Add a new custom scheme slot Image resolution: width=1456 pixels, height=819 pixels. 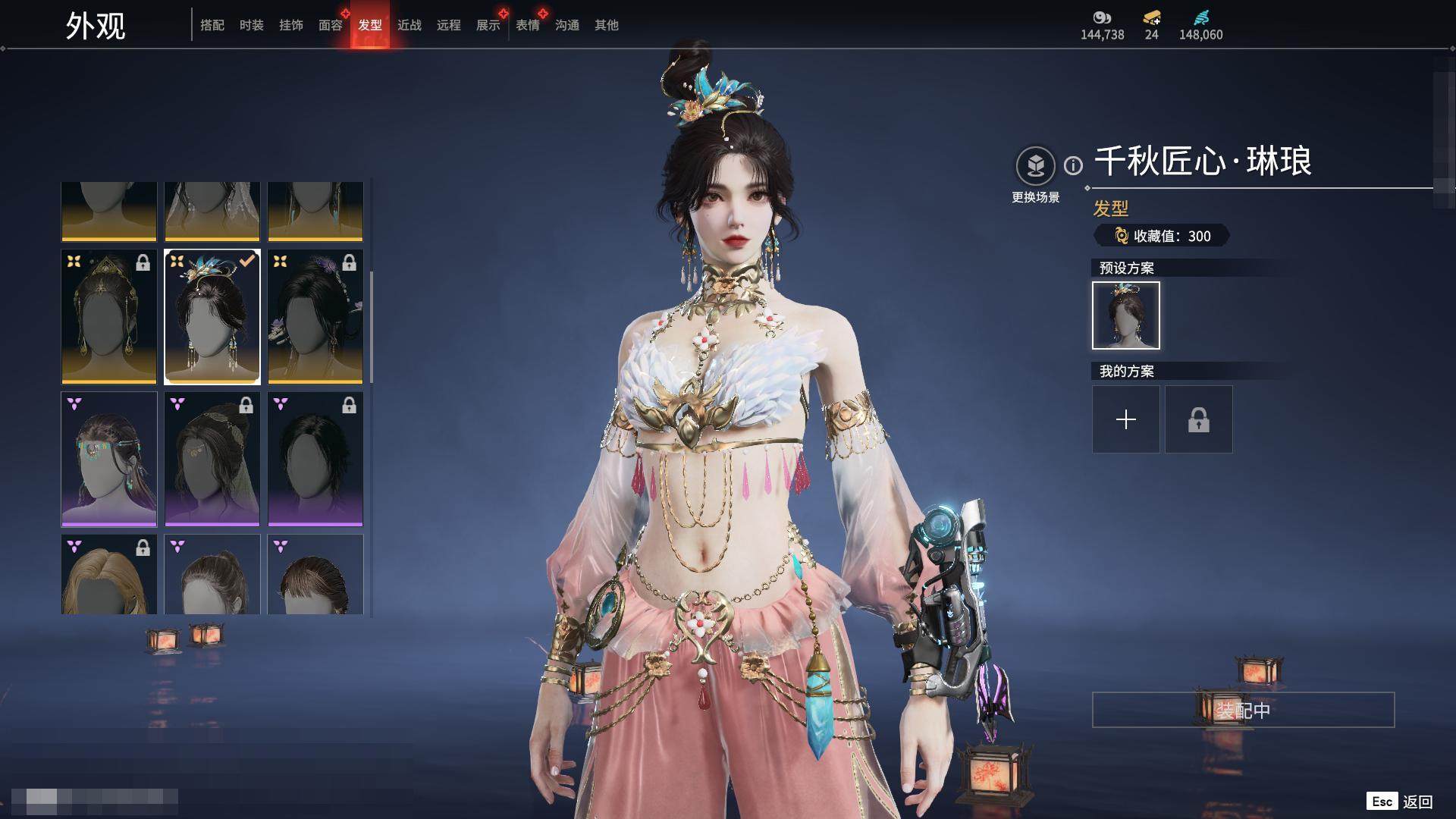(1126, 419)
